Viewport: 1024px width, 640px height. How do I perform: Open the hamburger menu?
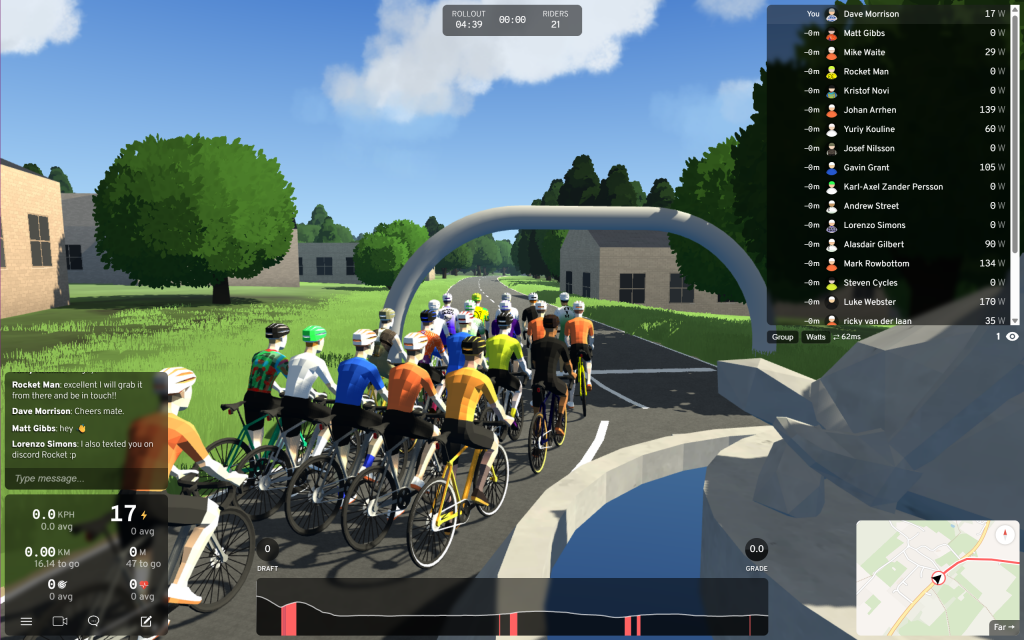tap(26, 621)
